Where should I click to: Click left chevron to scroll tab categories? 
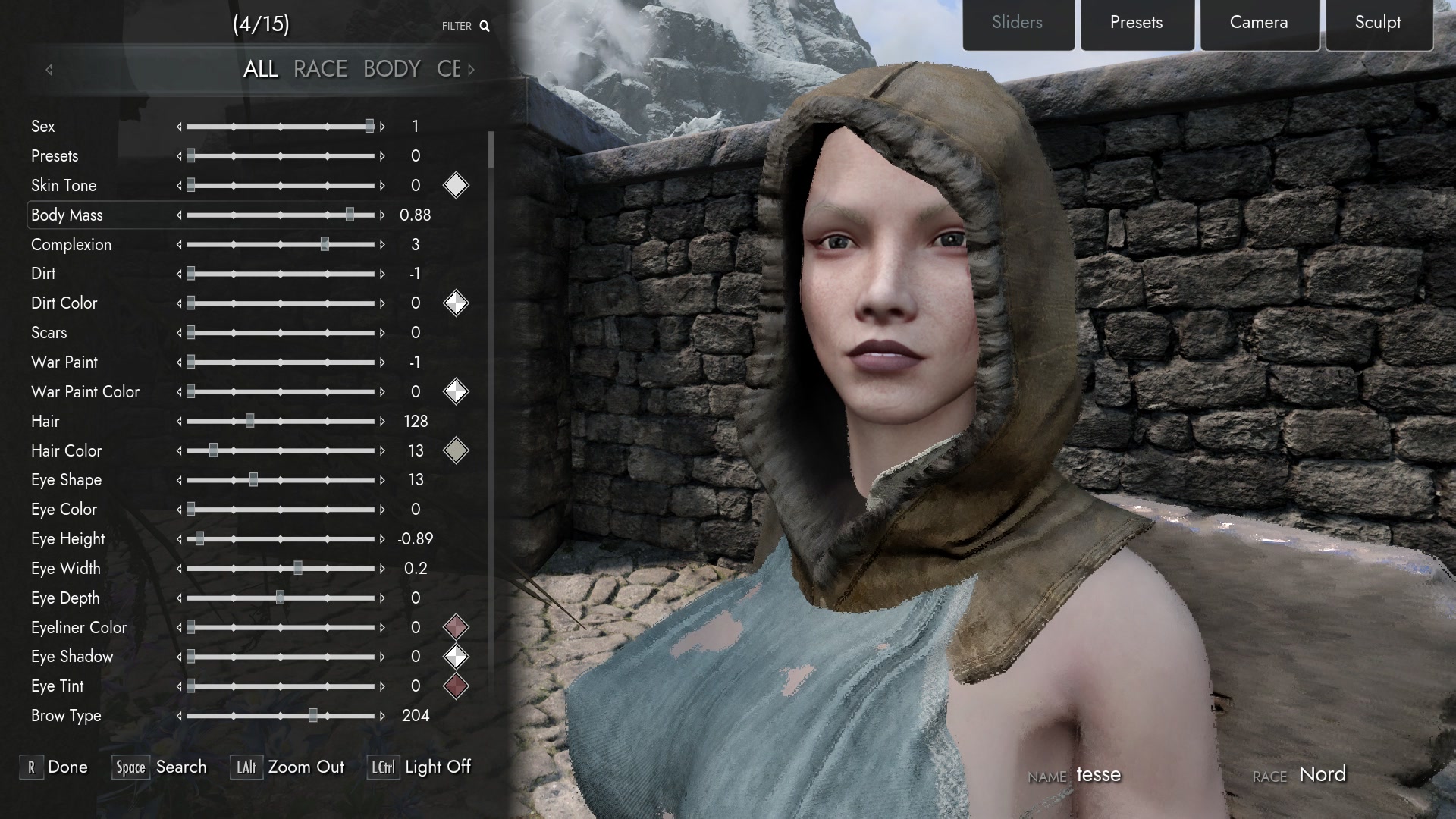pyautogui.click(x=49, y=69)
